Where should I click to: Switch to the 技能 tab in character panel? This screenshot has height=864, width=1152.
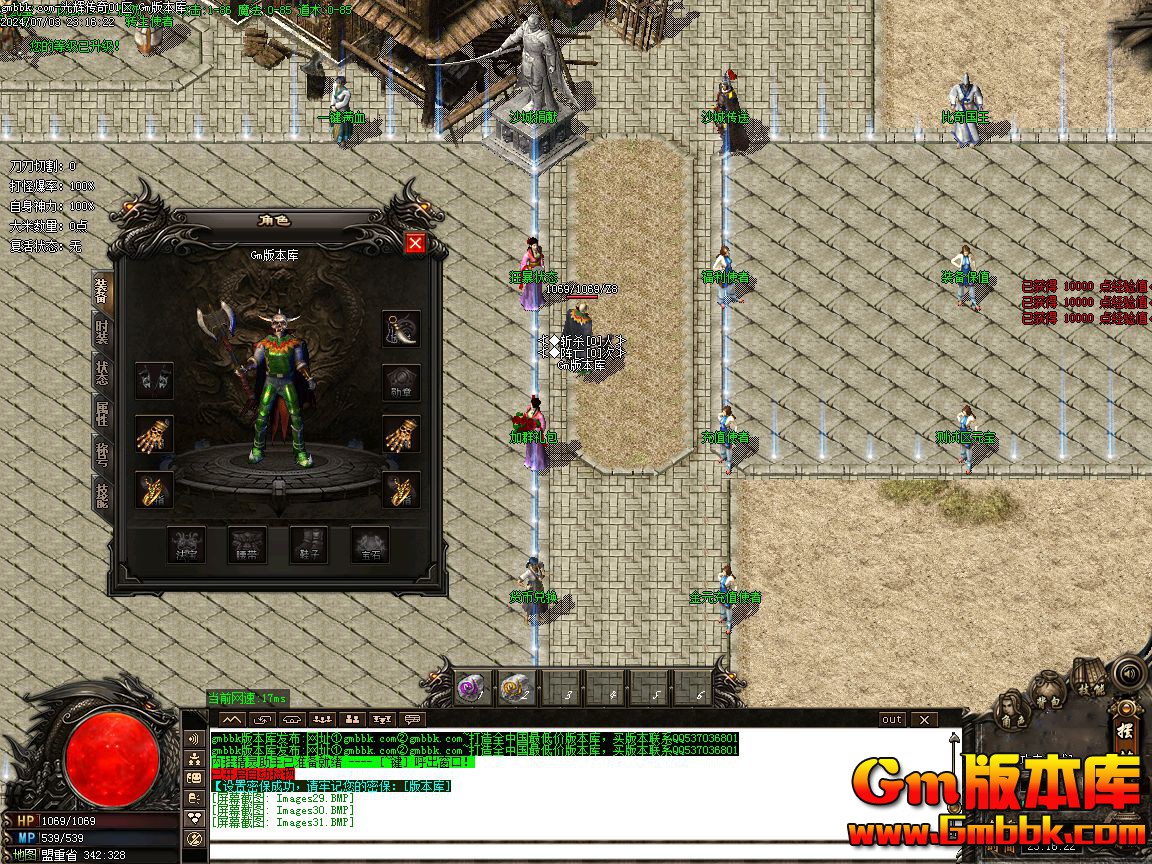[102, 493]
